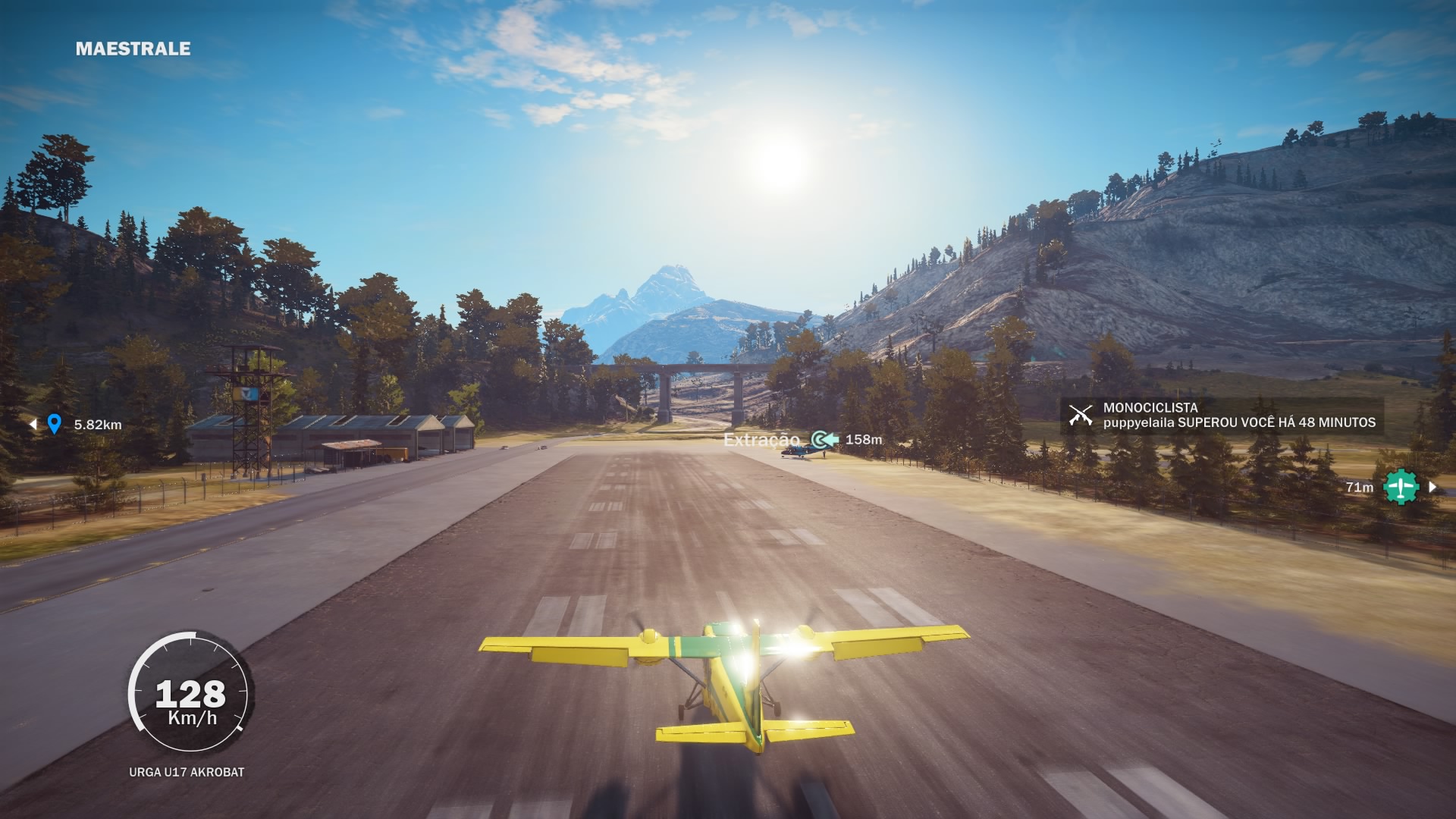Open the Monociclista leaderboard notification
This screenshot has width=1456, height=819.
(1222, 416)
